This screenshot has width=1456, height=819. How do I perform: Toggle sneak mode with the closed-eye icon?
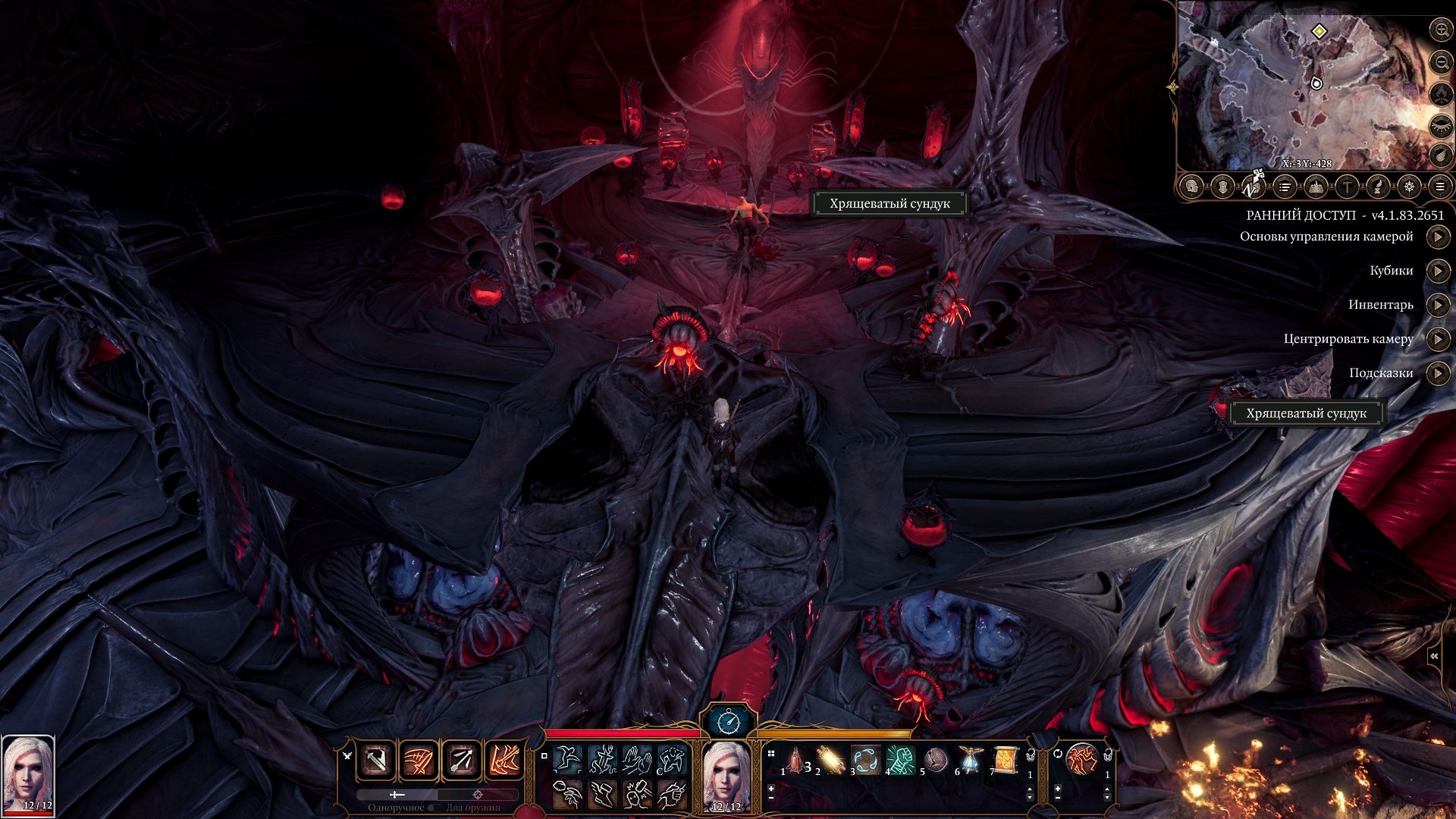click(x=1440, y=125)
